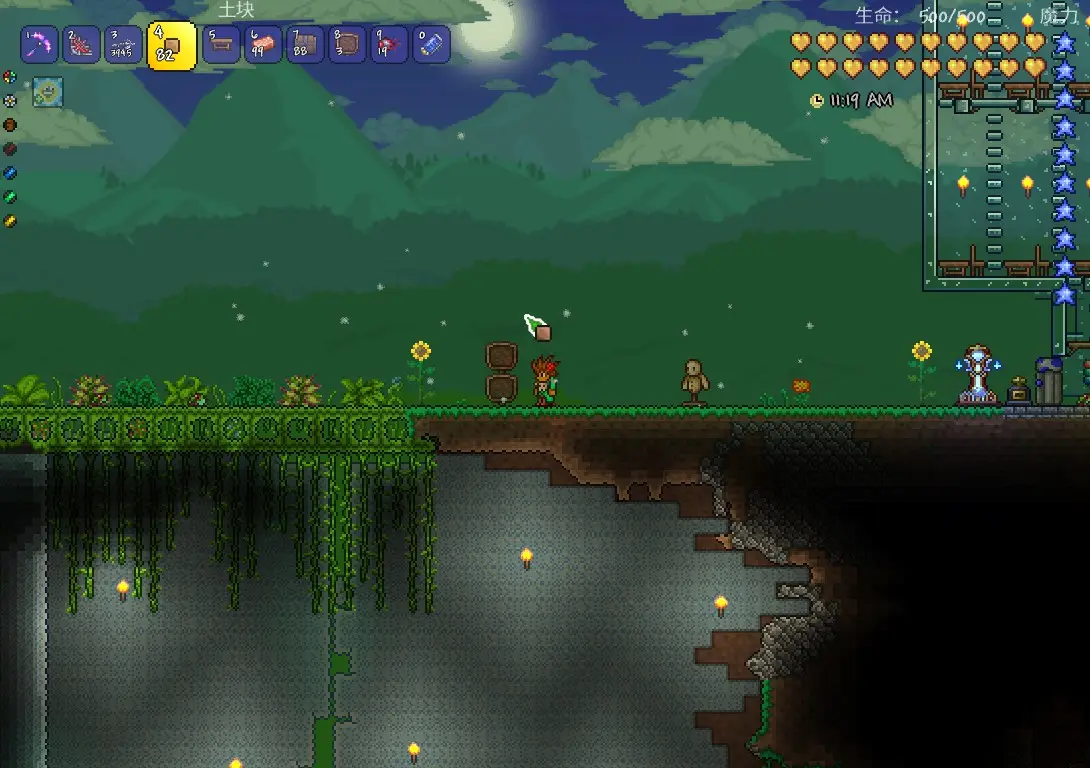Toggle the brown round builder icon
This screenshot has width=1090, height=768.
[10, 125]
